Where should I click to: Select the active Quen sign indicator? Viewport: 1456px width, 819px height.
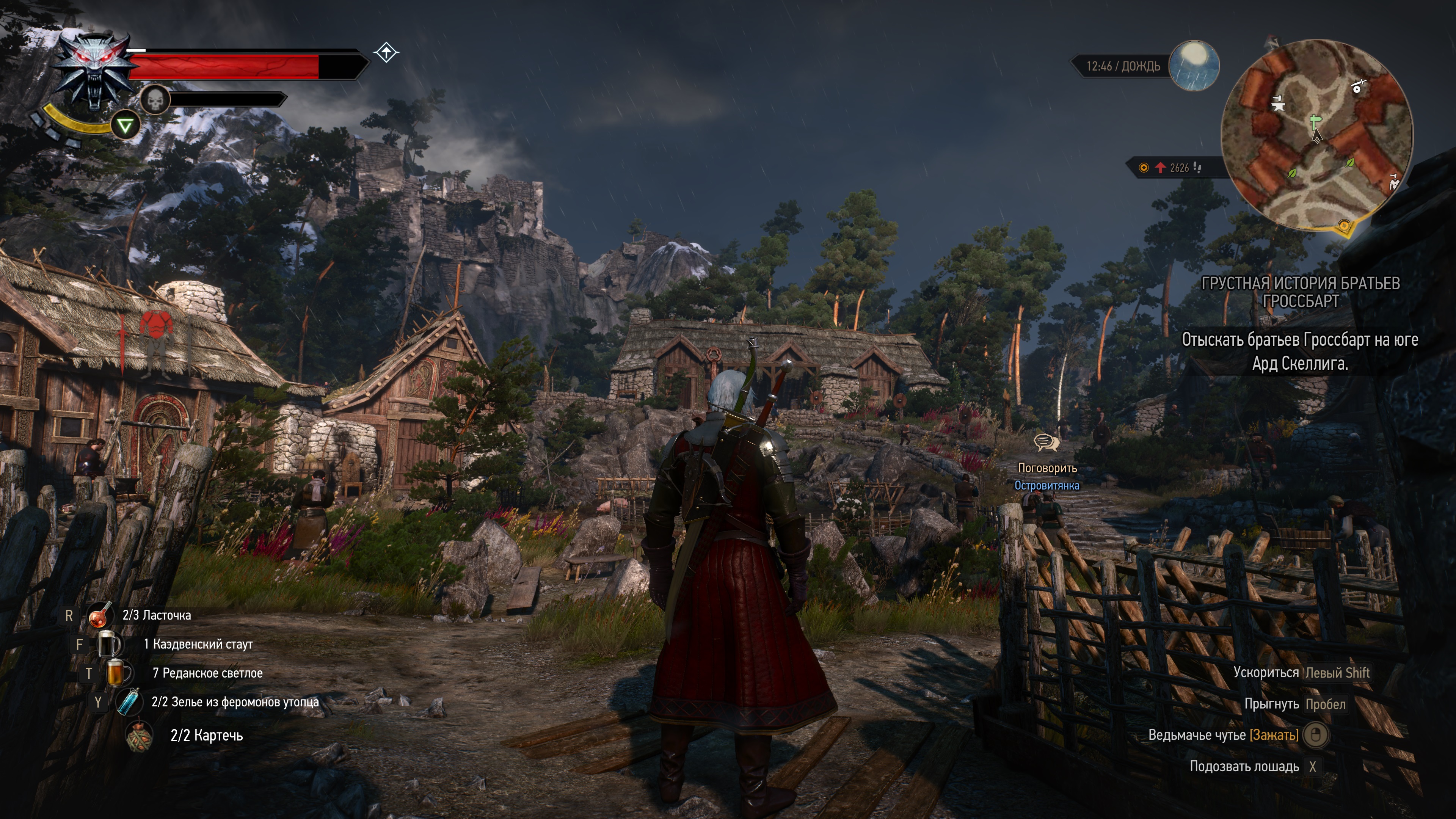[125, 126]
